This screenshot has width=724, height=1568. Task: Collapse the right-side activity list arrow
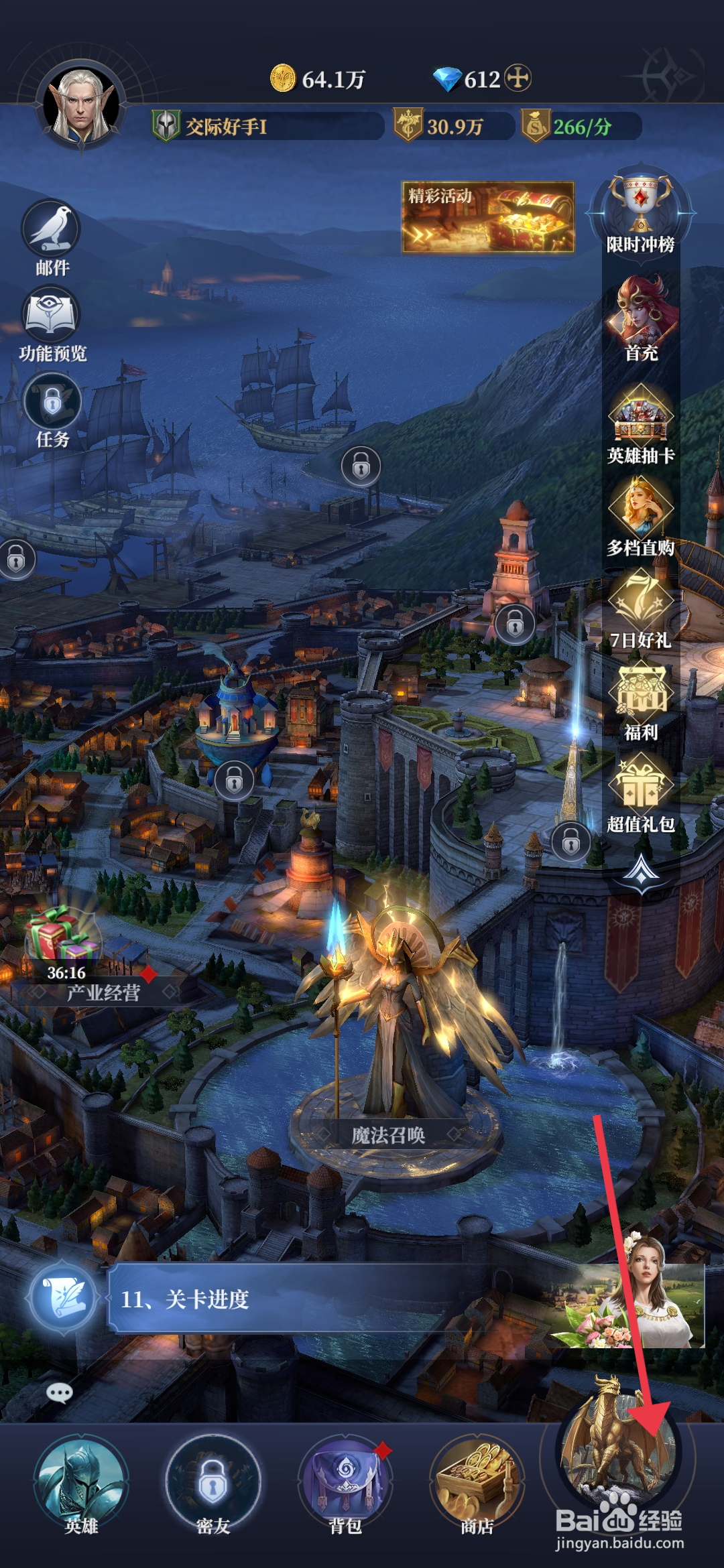642,872
